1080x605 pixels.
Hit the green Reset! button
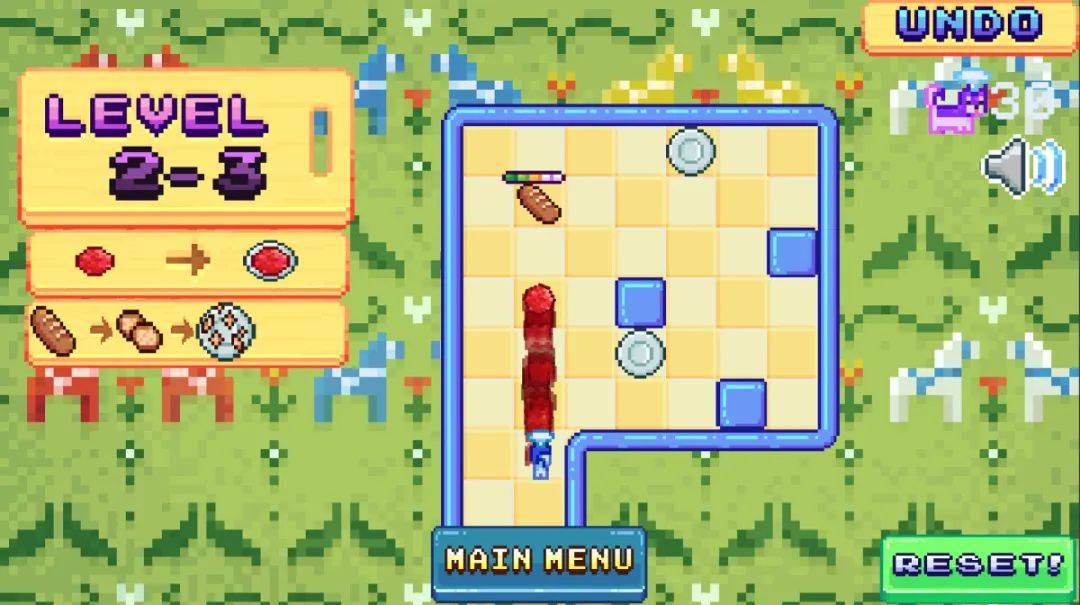pos(979,566)
